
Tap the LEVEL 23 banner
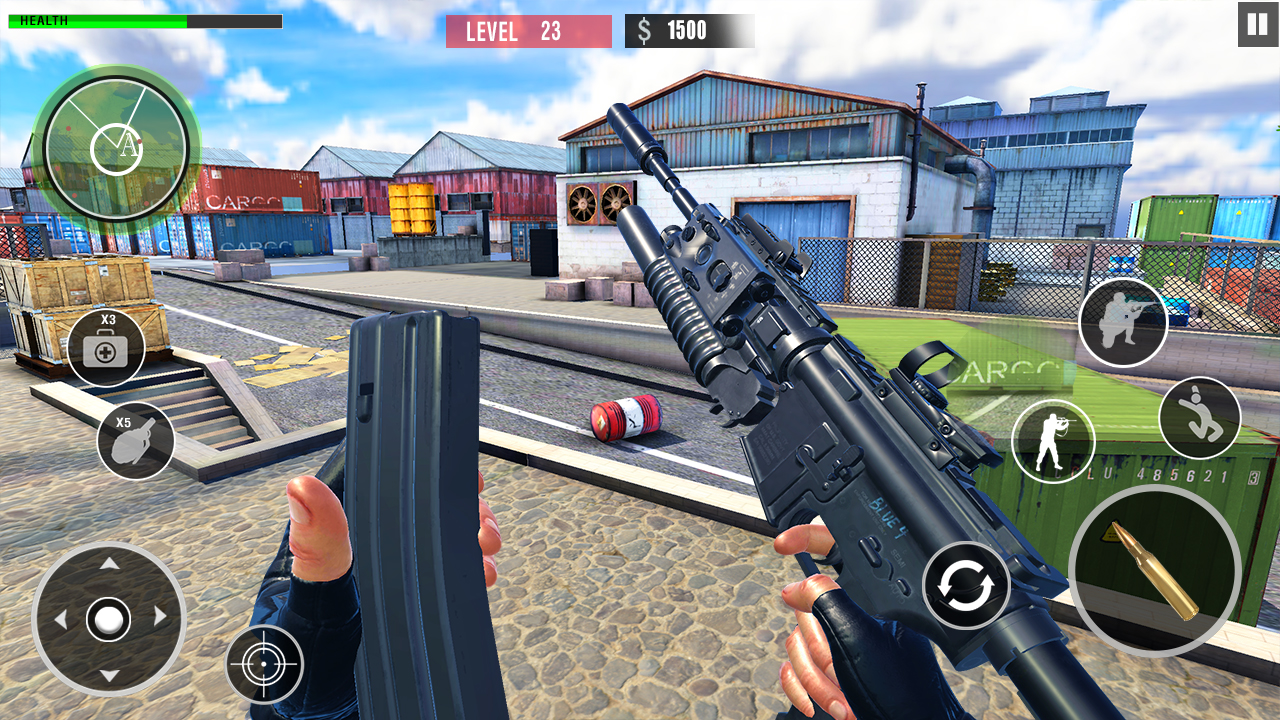pyautogui.click(x=529, y=31)
